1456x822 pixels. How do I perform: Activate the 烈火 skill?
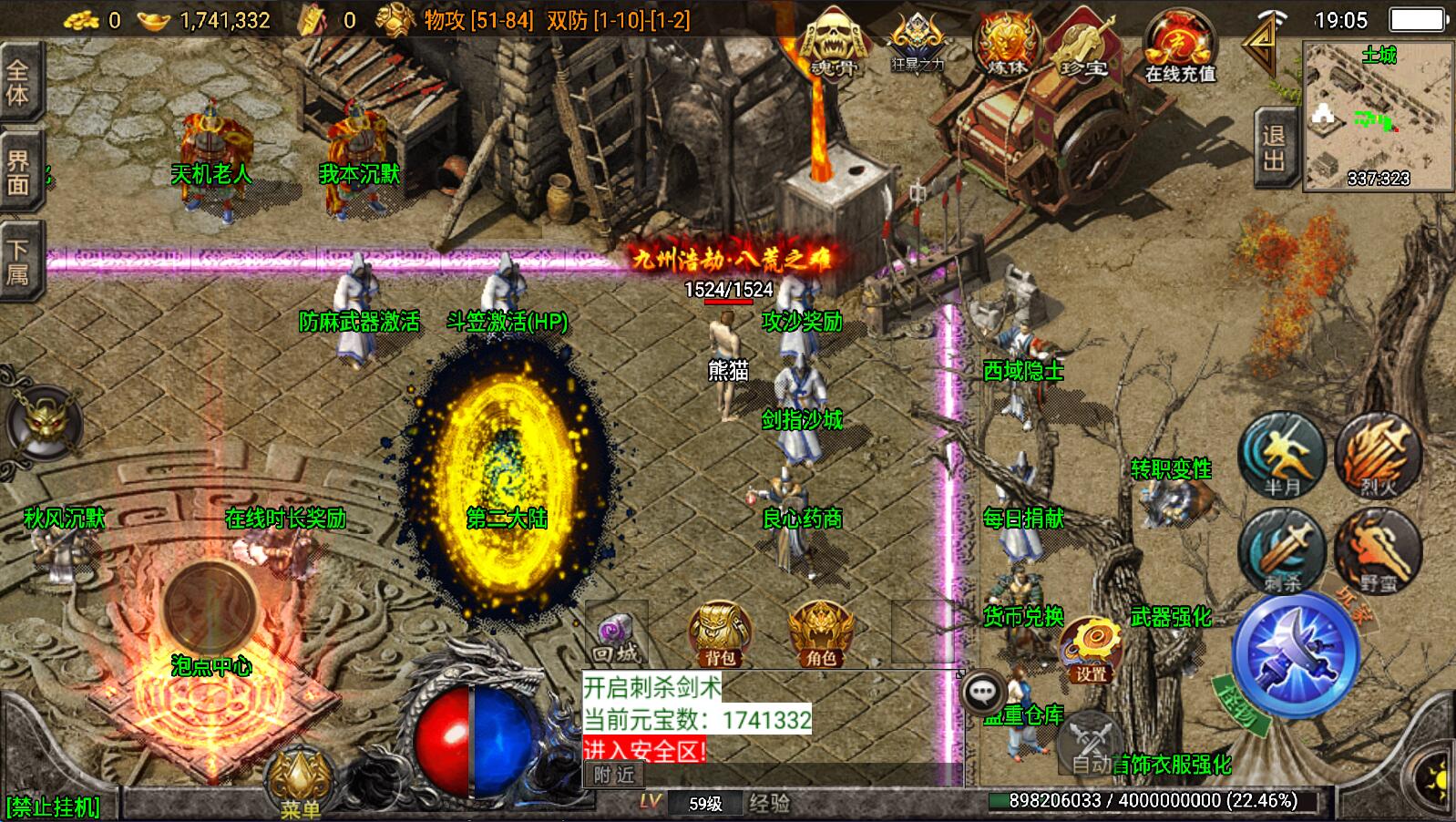coord(1377,455)
